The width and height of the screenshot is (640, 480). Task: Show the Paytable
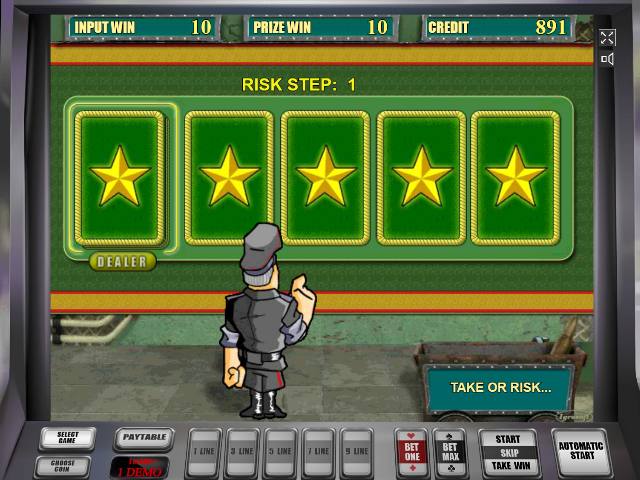[142, 437]
